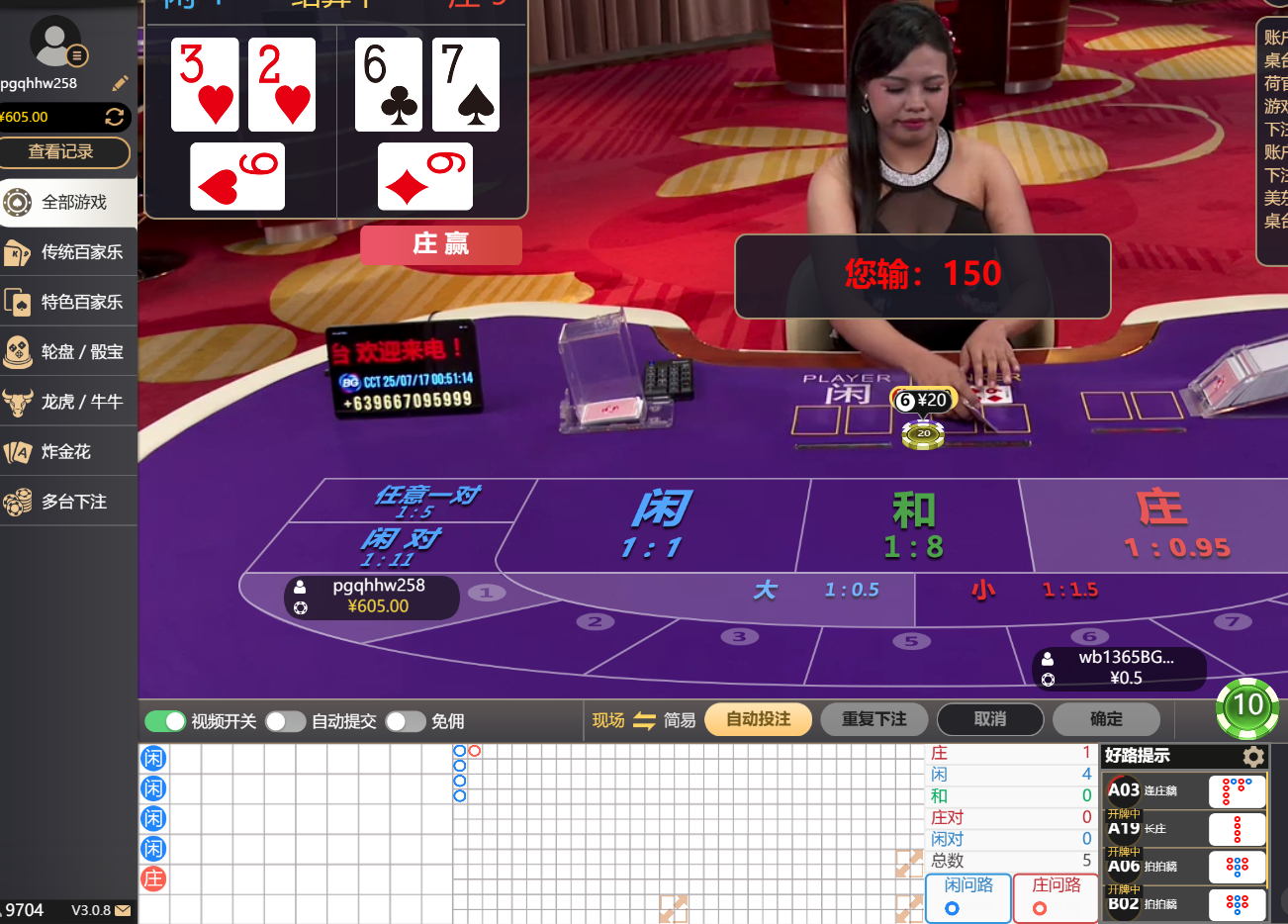1288x924 pixels.
Task: Choose 轮盘 / 骰宝 games
Action: (69, 352)
